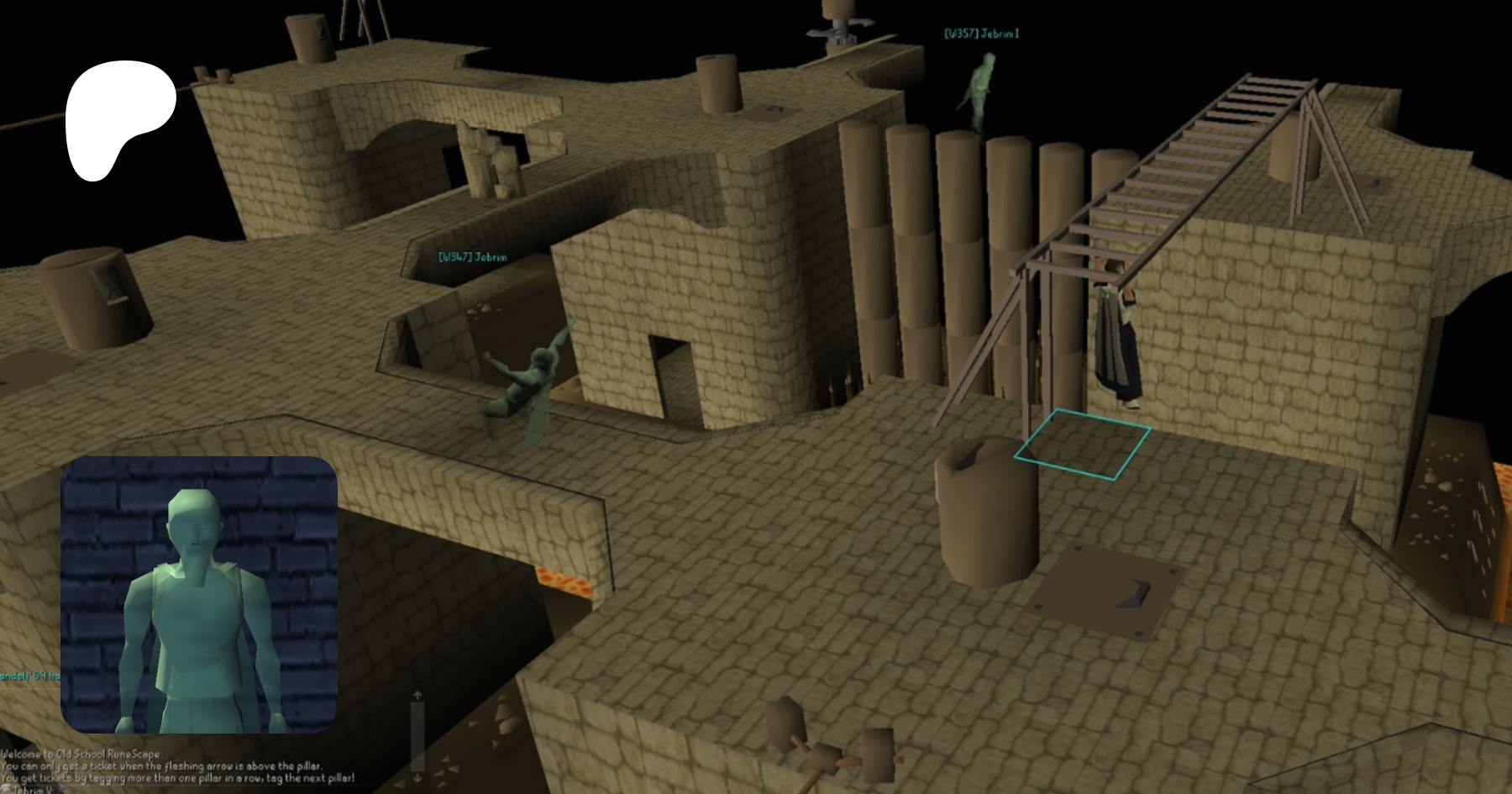Click the chat scrollbar up arrow
This screenshot has width=1512, height=794.
(x=417, y=696)
